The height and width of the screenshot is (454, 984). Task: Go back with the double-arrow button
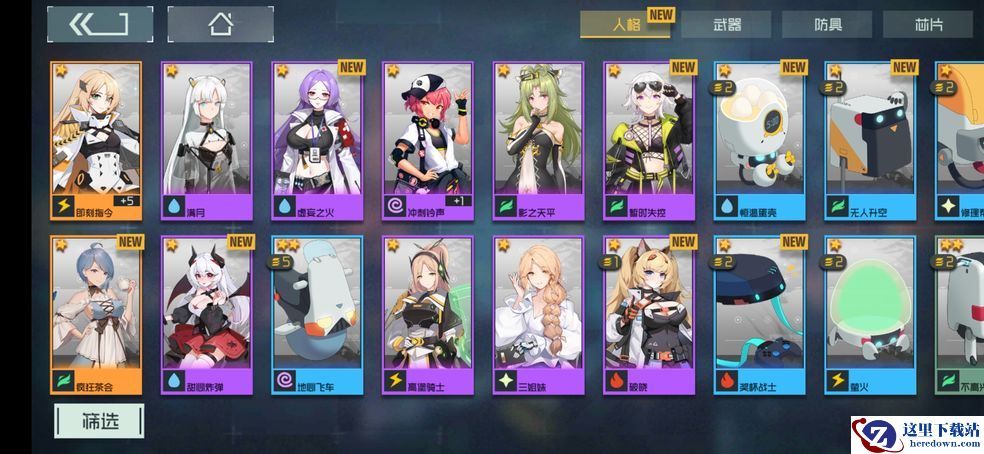(x=99, y=24)
